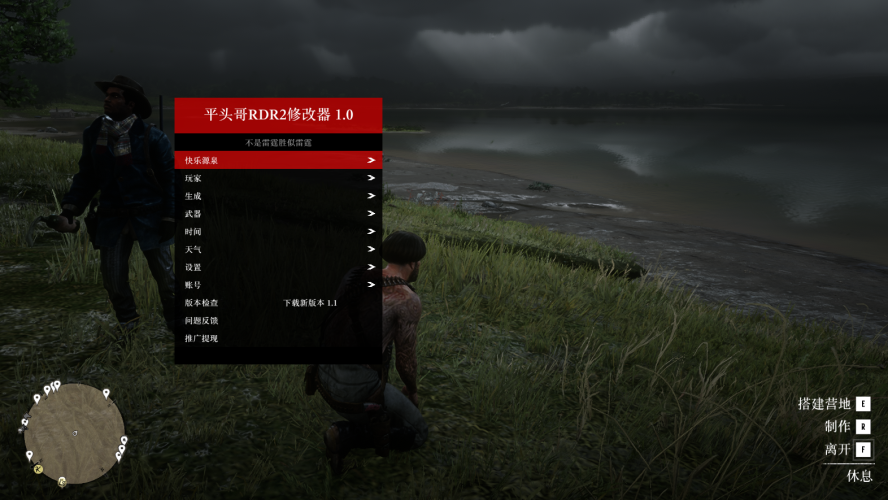The height and width of the screenshot is (500, 888).
Task: Select the 天气 weather entry
Action: point(278,249)
